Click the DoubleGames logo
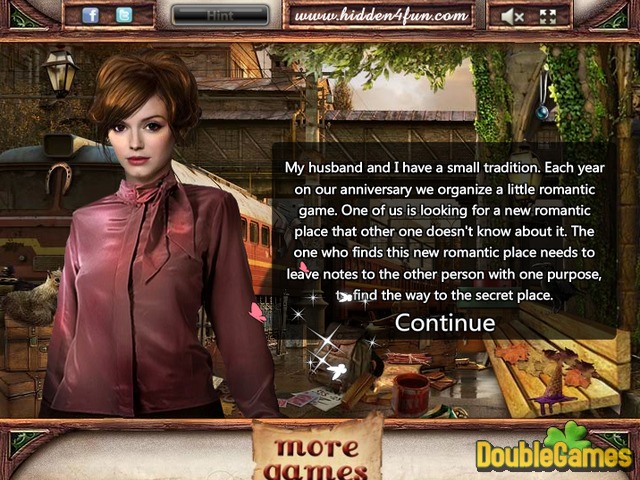The image size is (640, 480). [x=553, y=453]
